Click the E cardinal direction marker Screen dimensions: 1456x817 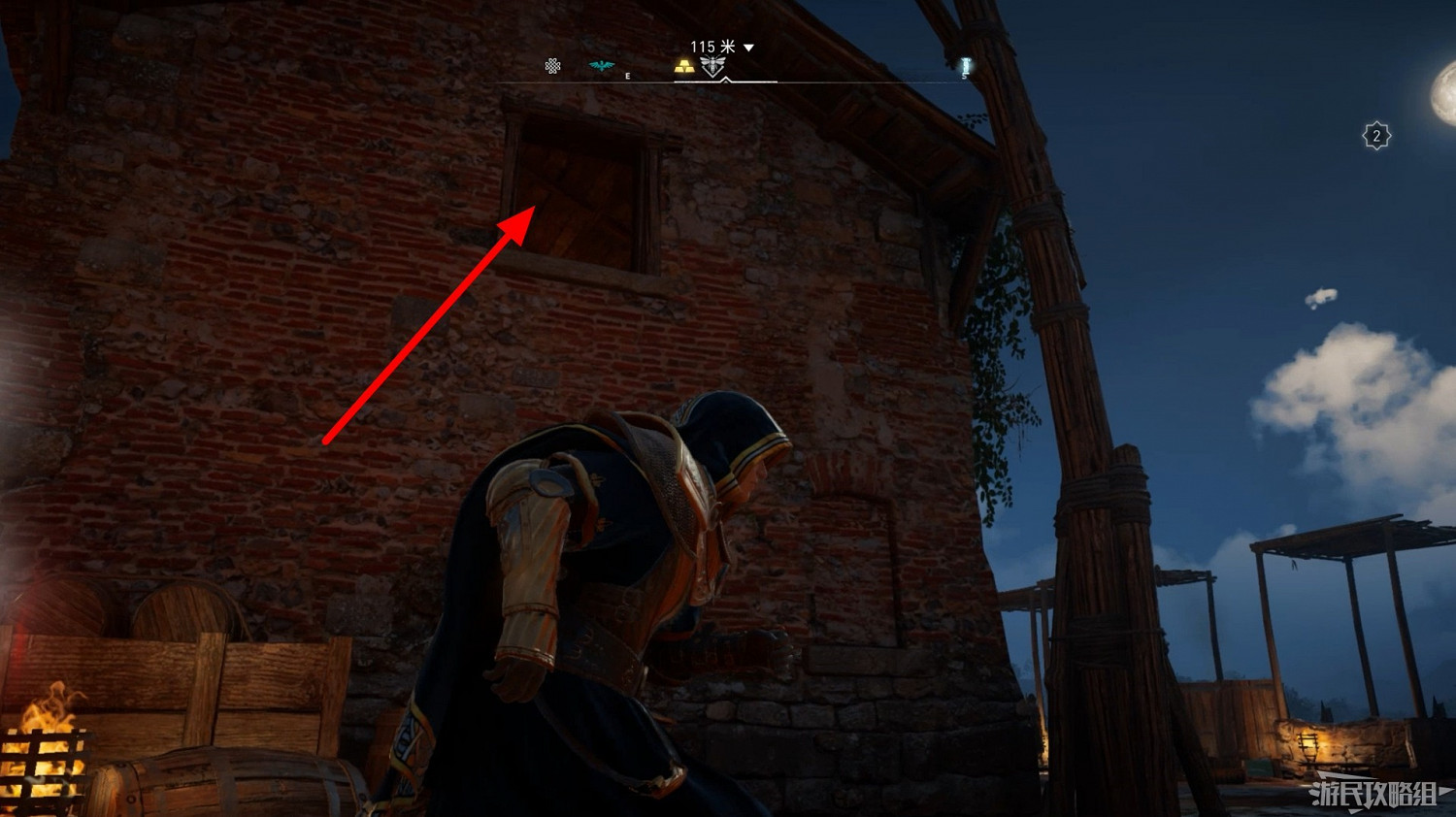[627, 74]
